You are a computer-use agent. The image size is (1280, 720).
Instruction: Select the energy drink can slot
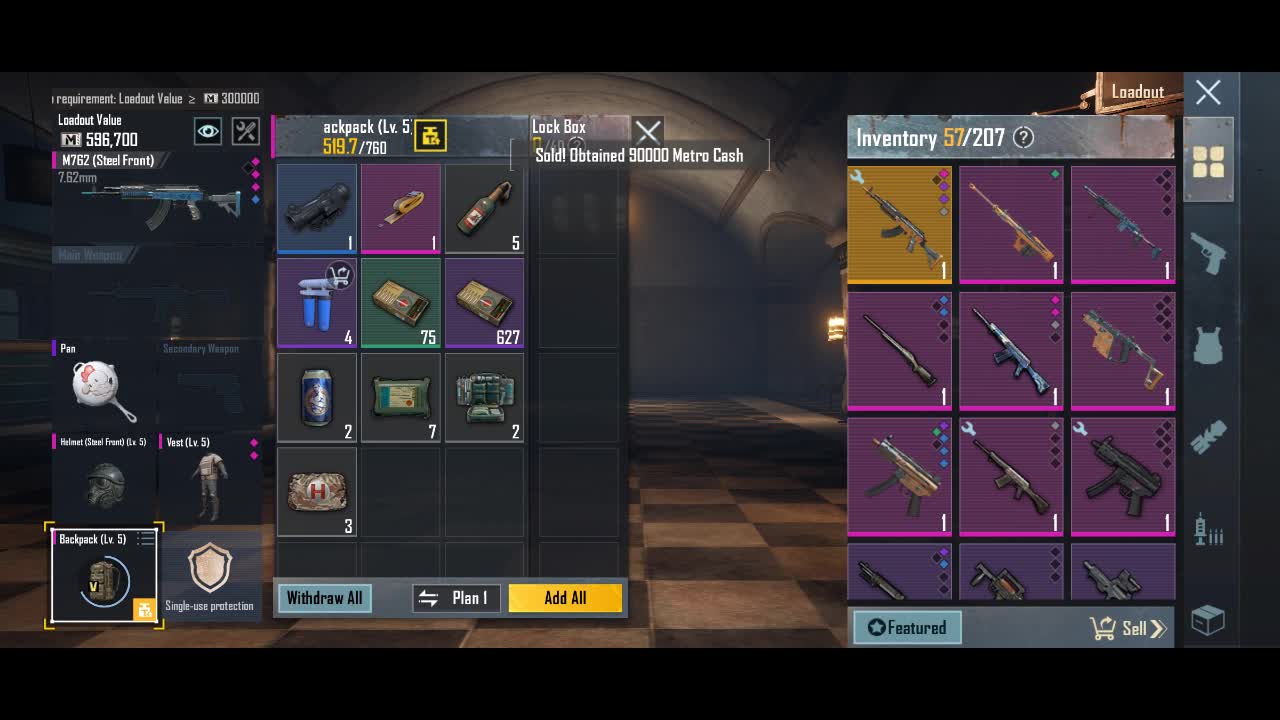(x=317, y=397)
